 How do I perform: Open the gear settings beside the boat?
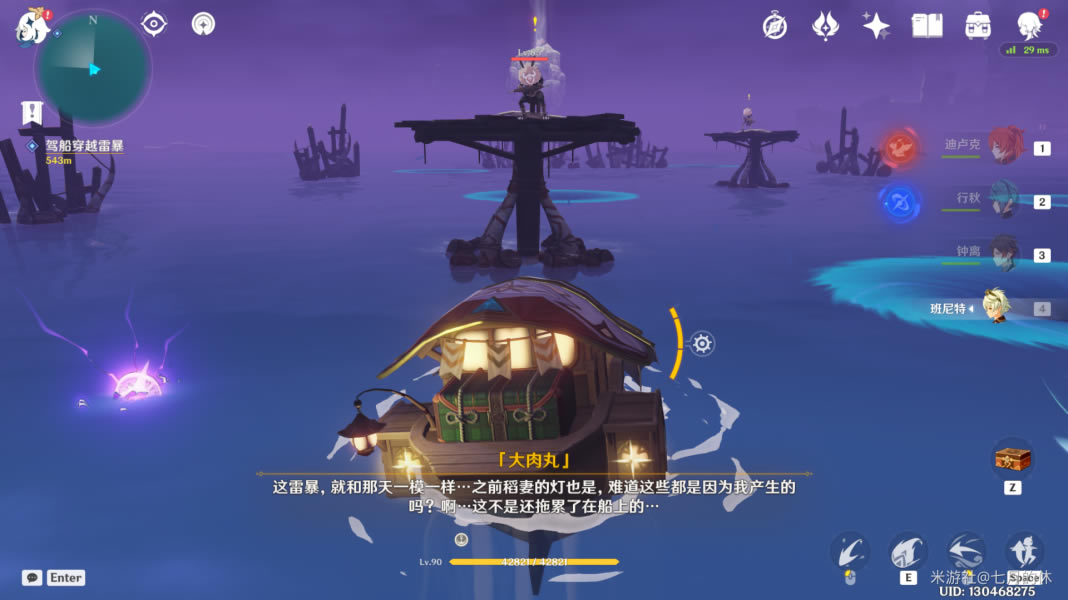click(x=703, y=344)
